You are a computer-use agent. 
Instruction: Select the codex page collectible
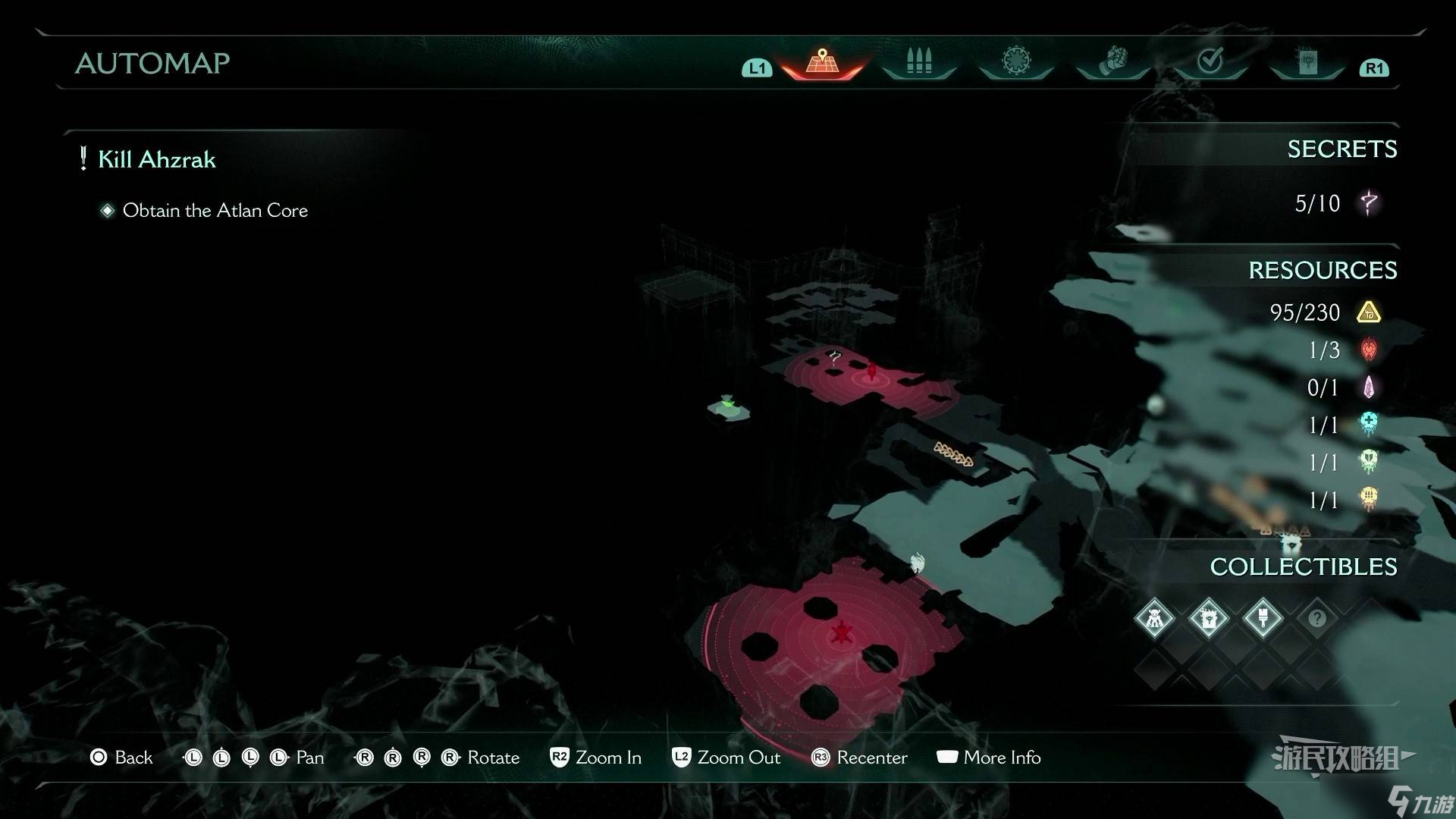pyautogui.click(x=1208, y=618)
